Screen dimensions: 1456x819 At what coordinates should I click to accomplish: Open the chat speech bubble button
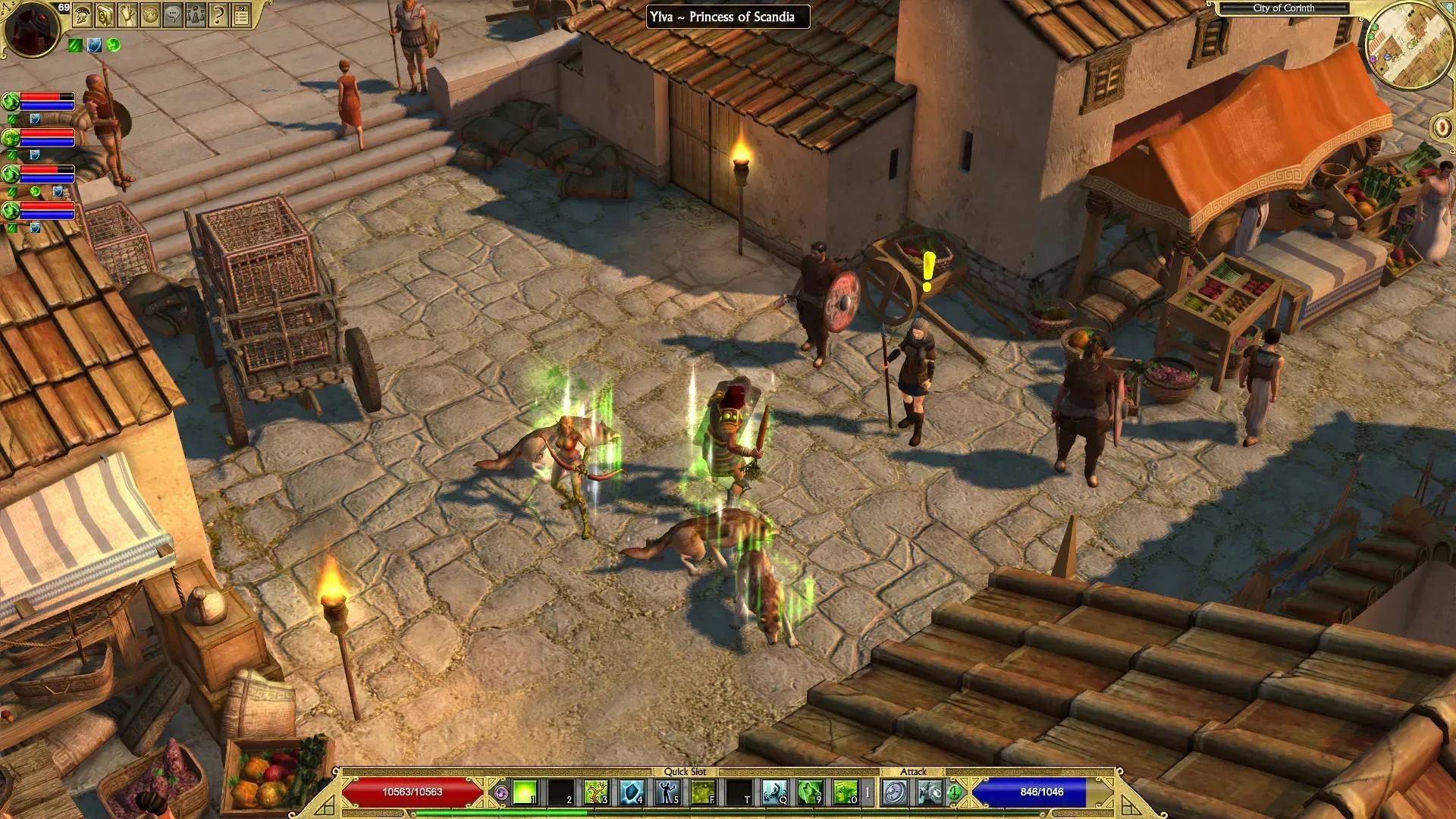[173, 14]
